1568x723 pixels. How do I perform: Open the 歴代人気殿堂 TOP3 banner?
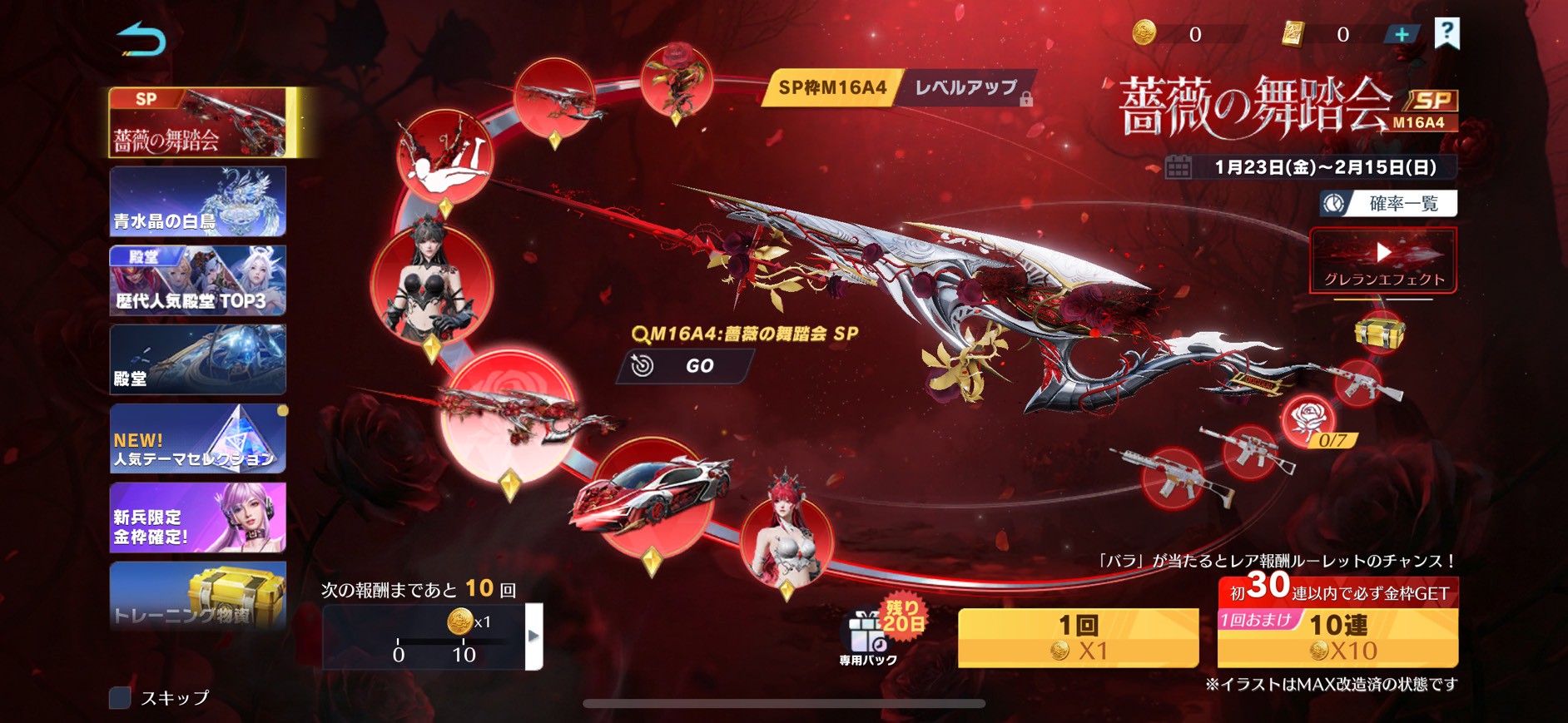click(x=198, y=280)
